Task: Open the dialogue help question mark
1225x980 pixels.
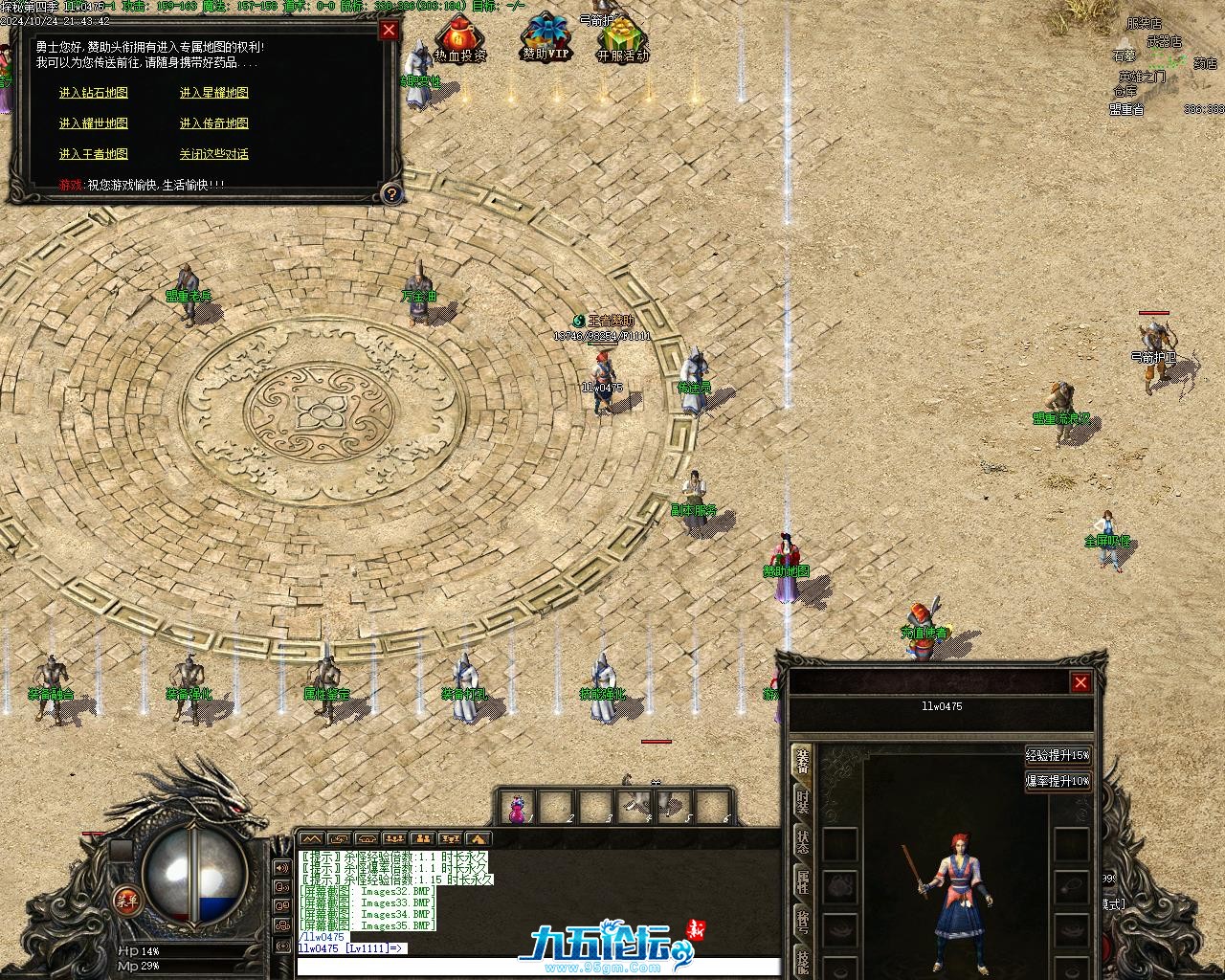Action: coord(390,193)
